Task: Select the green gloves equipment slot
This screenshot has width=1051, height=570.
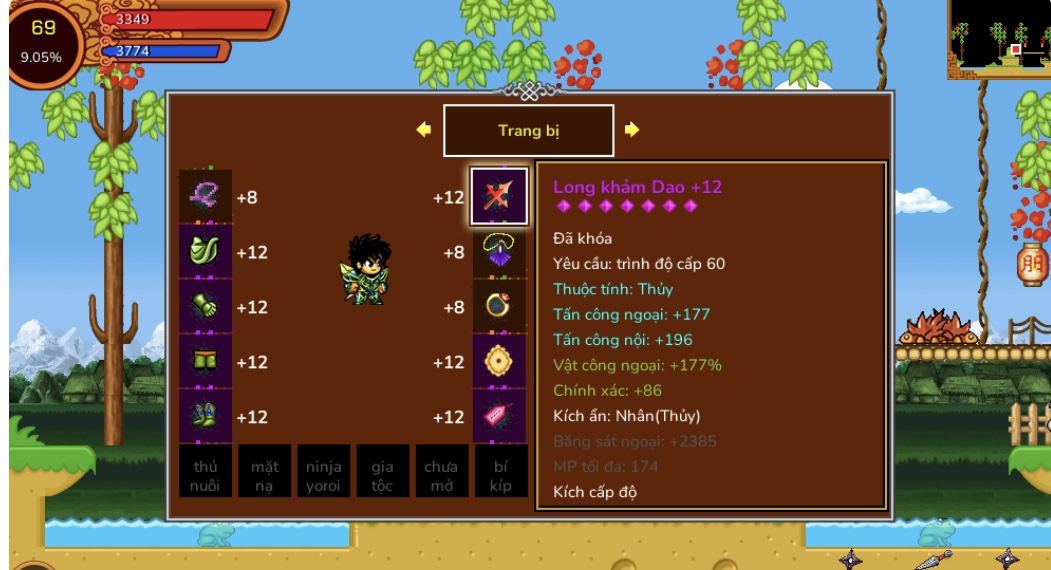Action: tap(205, 307)
